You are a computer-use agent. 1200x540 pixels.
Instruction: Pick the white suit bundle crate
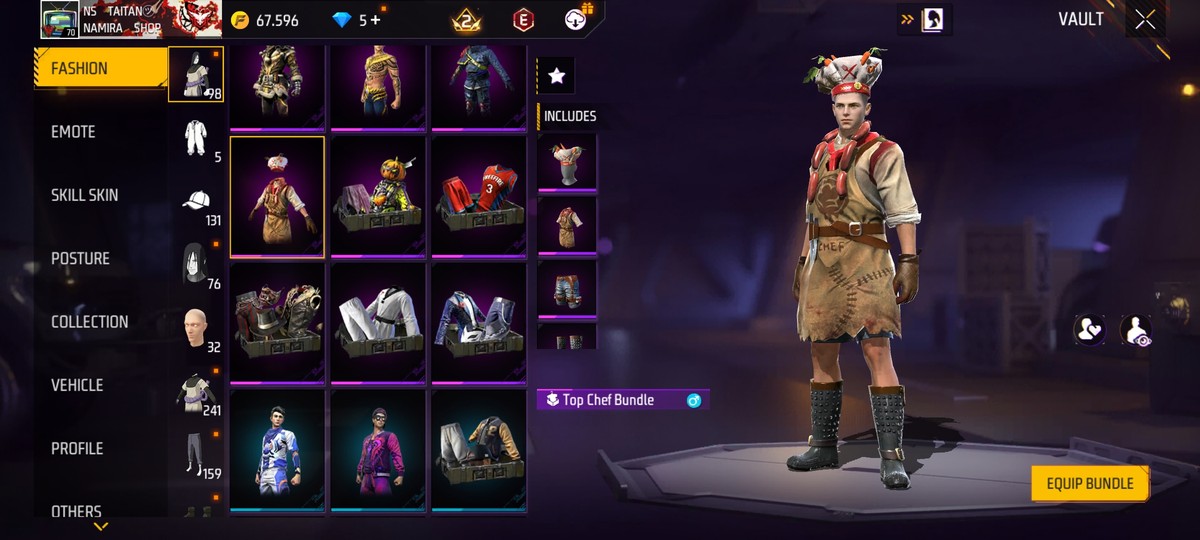(378, 322)
